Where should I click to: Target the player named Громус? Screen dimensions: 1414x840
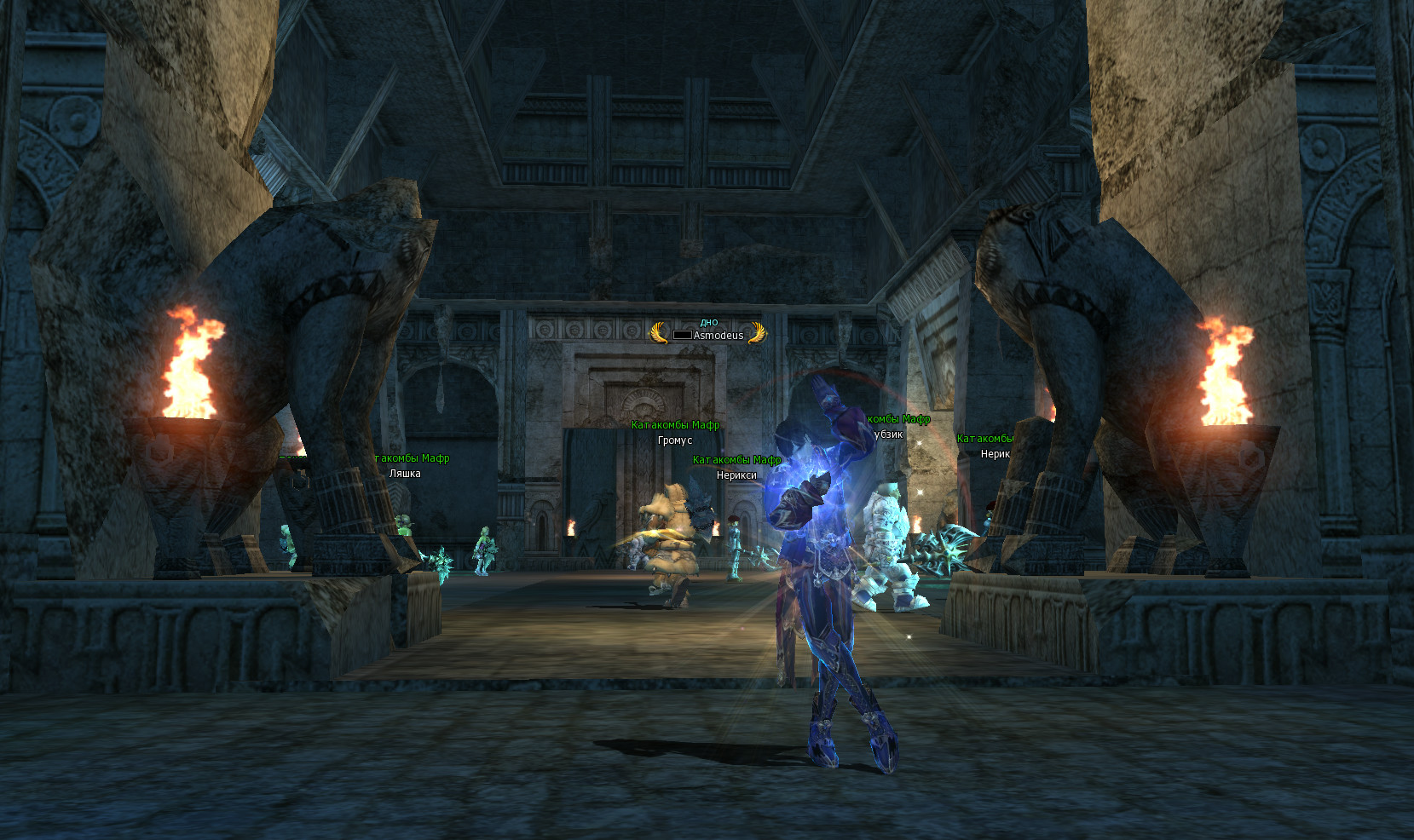pyautogui.click(x=675, y=440)
